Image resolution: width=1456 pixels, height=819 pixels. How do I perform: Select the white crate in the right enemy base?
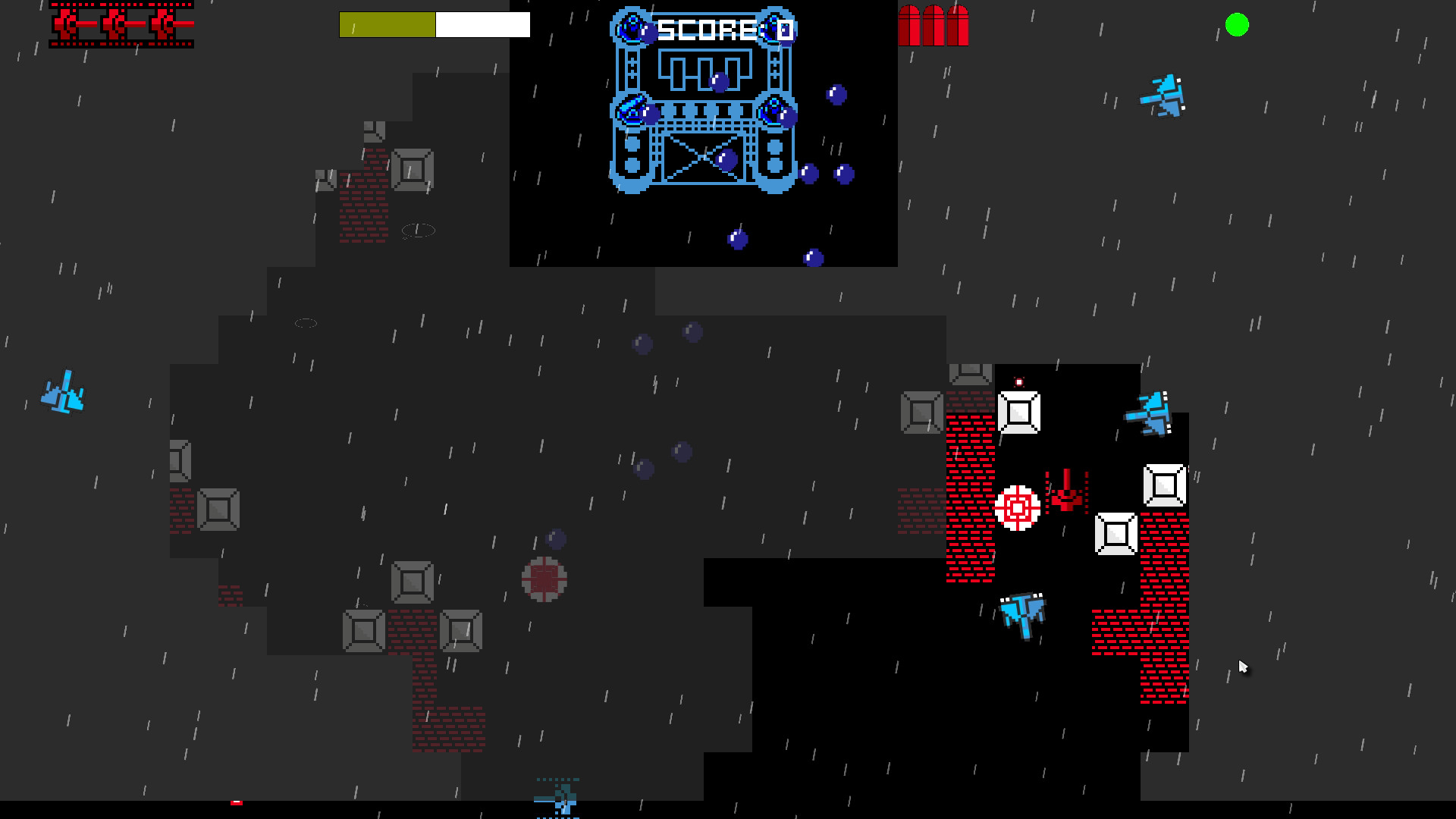click(x=1020, y=413)
